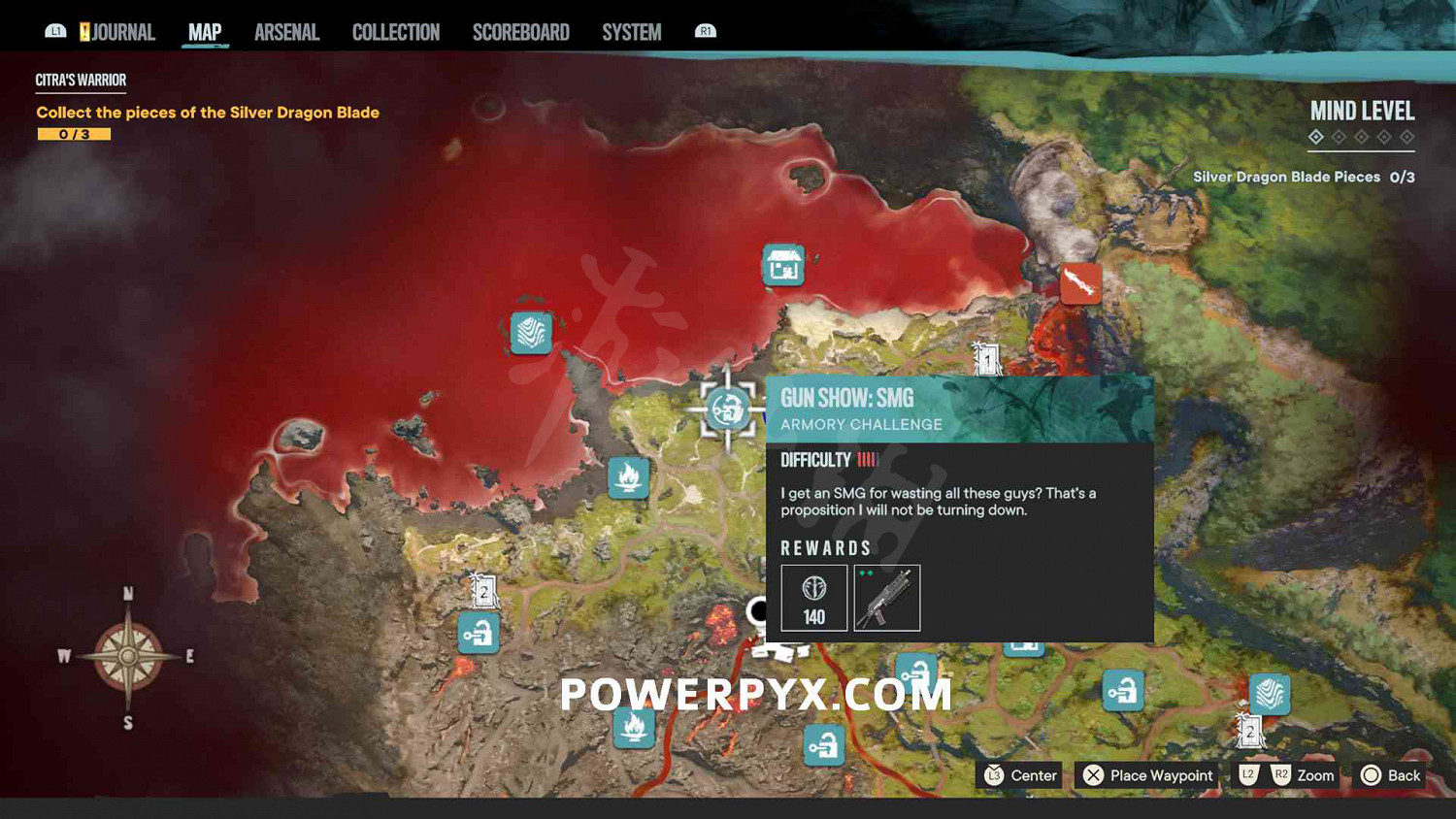Switch to the Scoreboard tab

pos(521,31)
